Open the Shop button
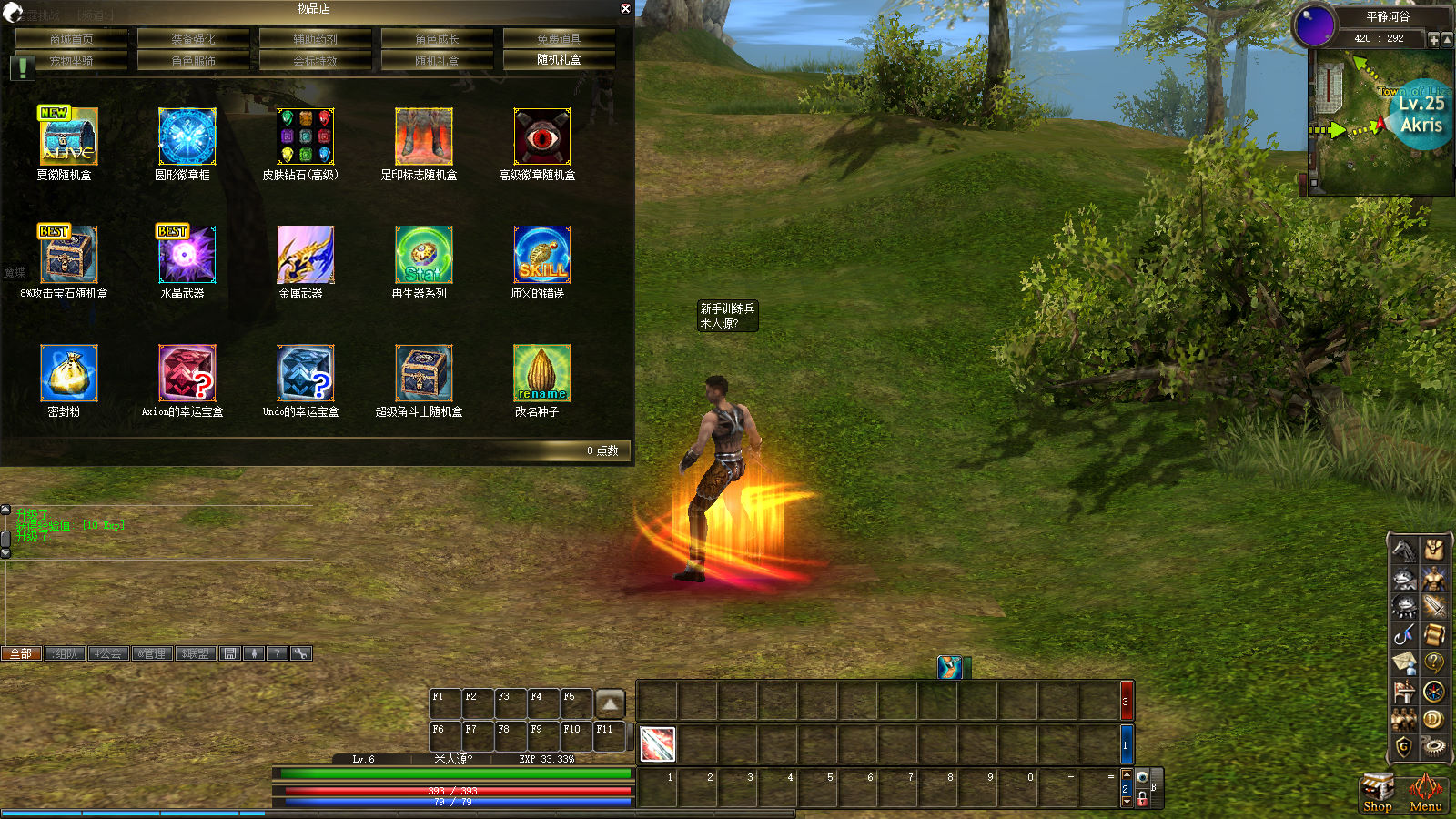Viewport: 1456px width, 819px height. [x=1377, y=792]
